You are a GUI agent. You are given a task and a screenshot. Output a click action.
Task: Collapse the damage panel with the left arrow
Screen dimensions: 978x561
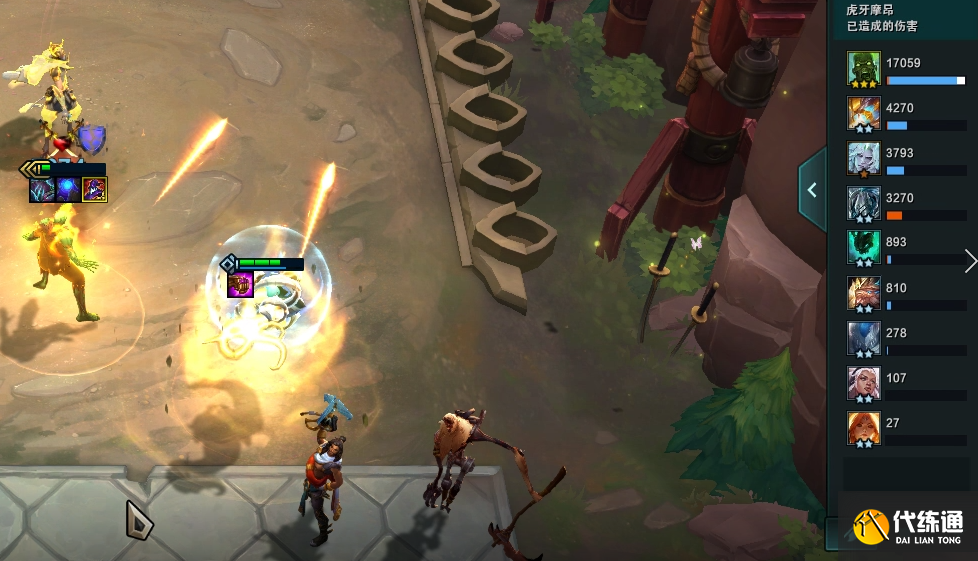[x=812, y=190]
